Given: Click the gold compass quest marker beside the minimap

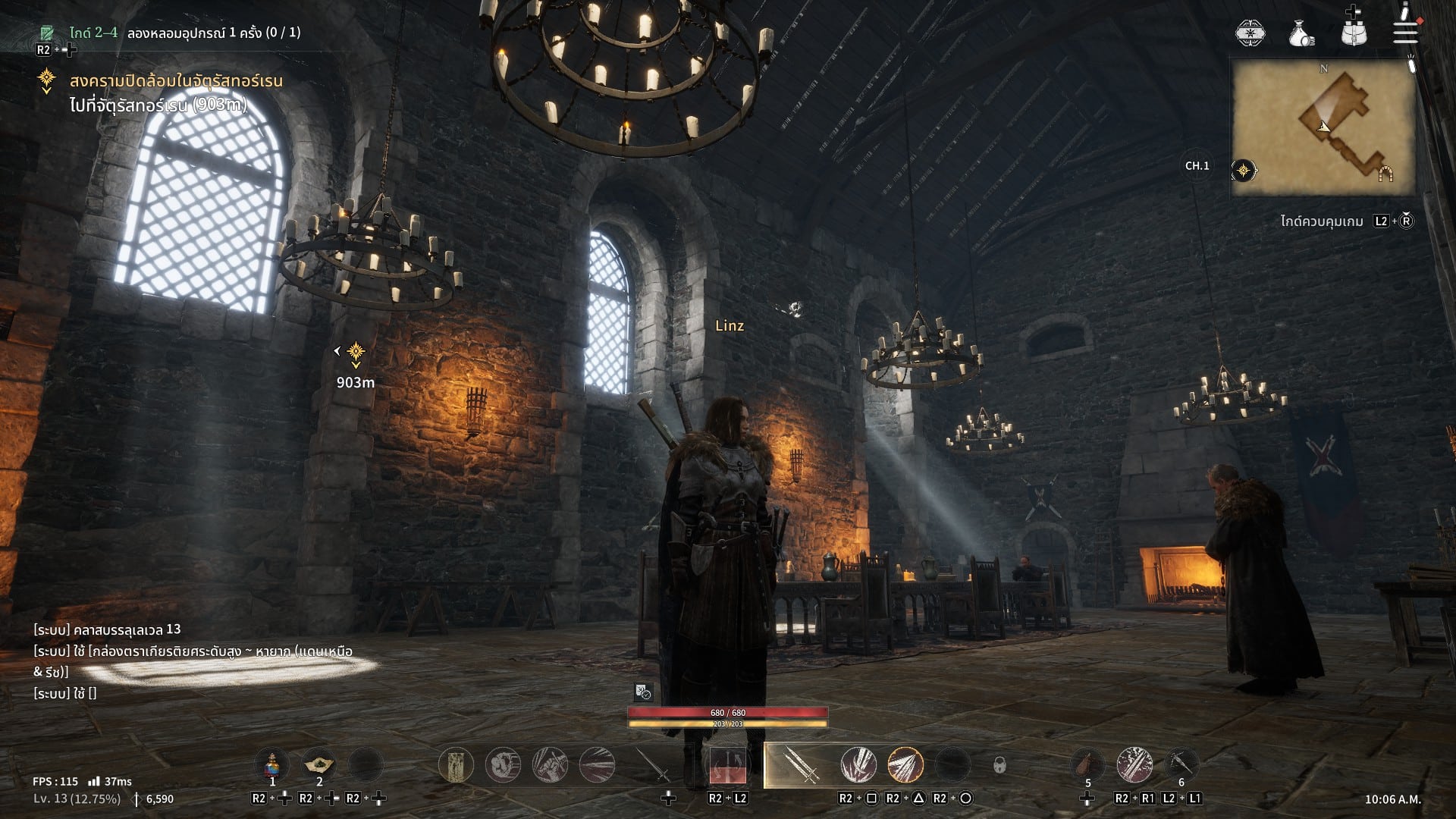Looking at the screenshot, I should coord(1244,171).
